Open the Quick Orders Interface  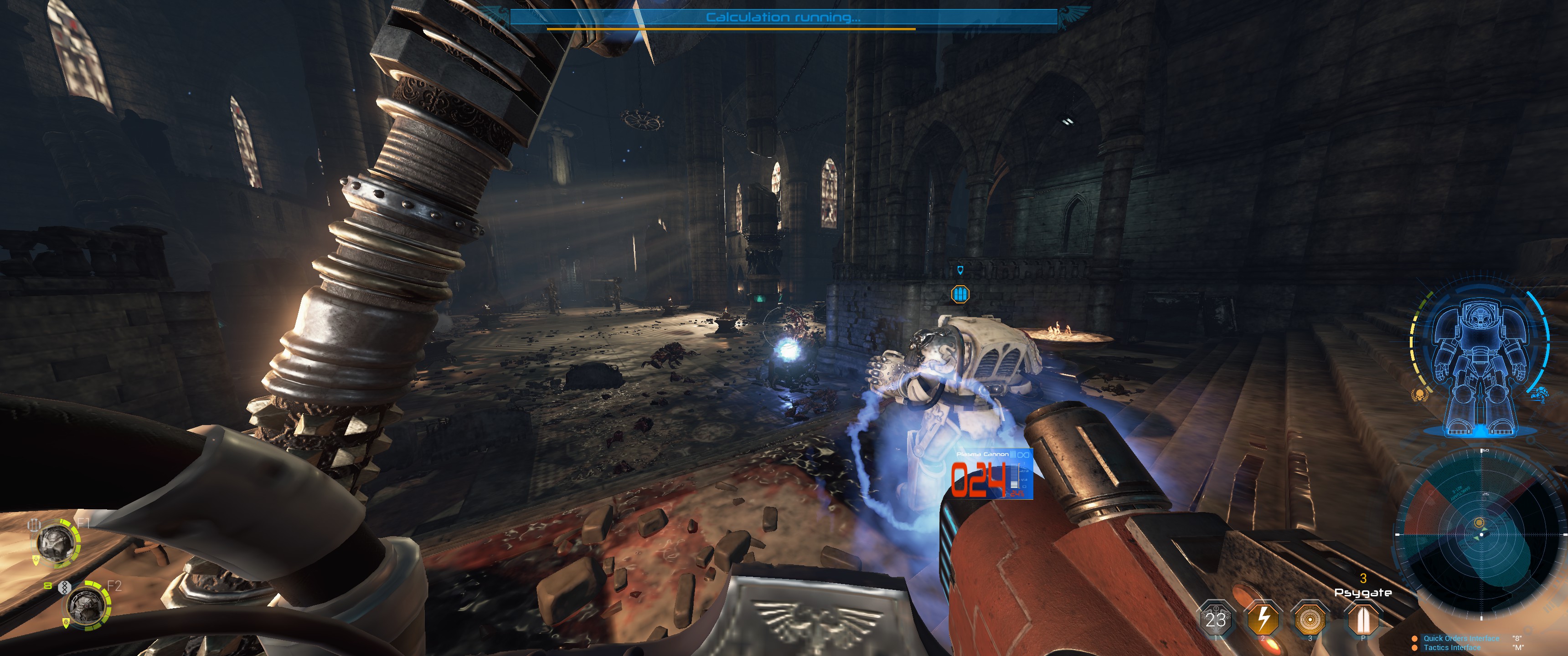[x=1461, y=638]
